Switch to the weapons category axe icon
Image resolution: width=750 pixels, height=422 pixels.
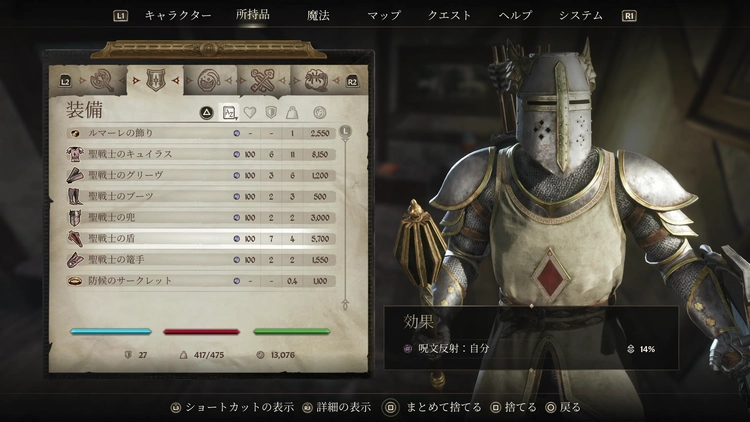point(100,79)
